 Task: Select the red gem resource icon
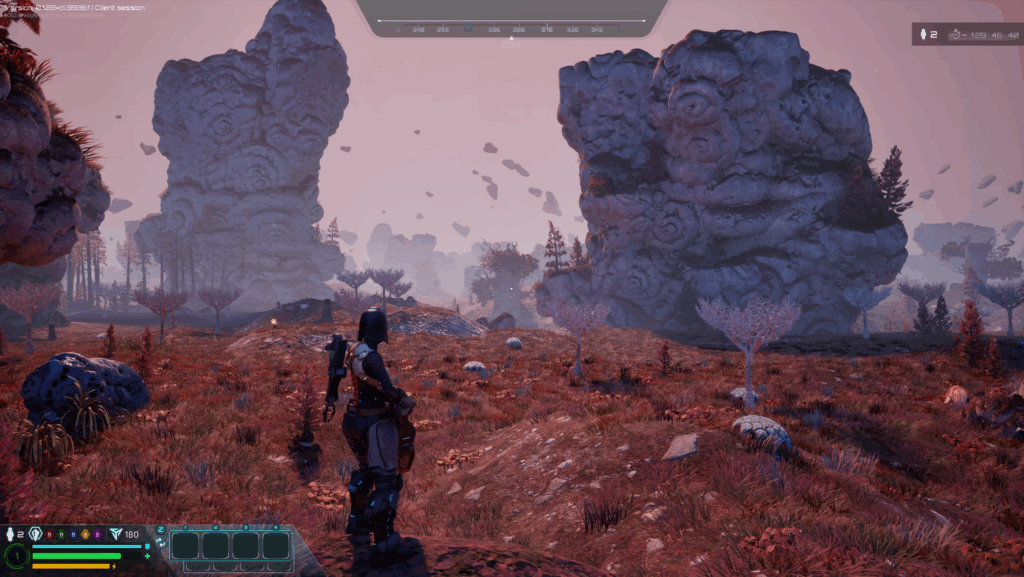(49, 535)
